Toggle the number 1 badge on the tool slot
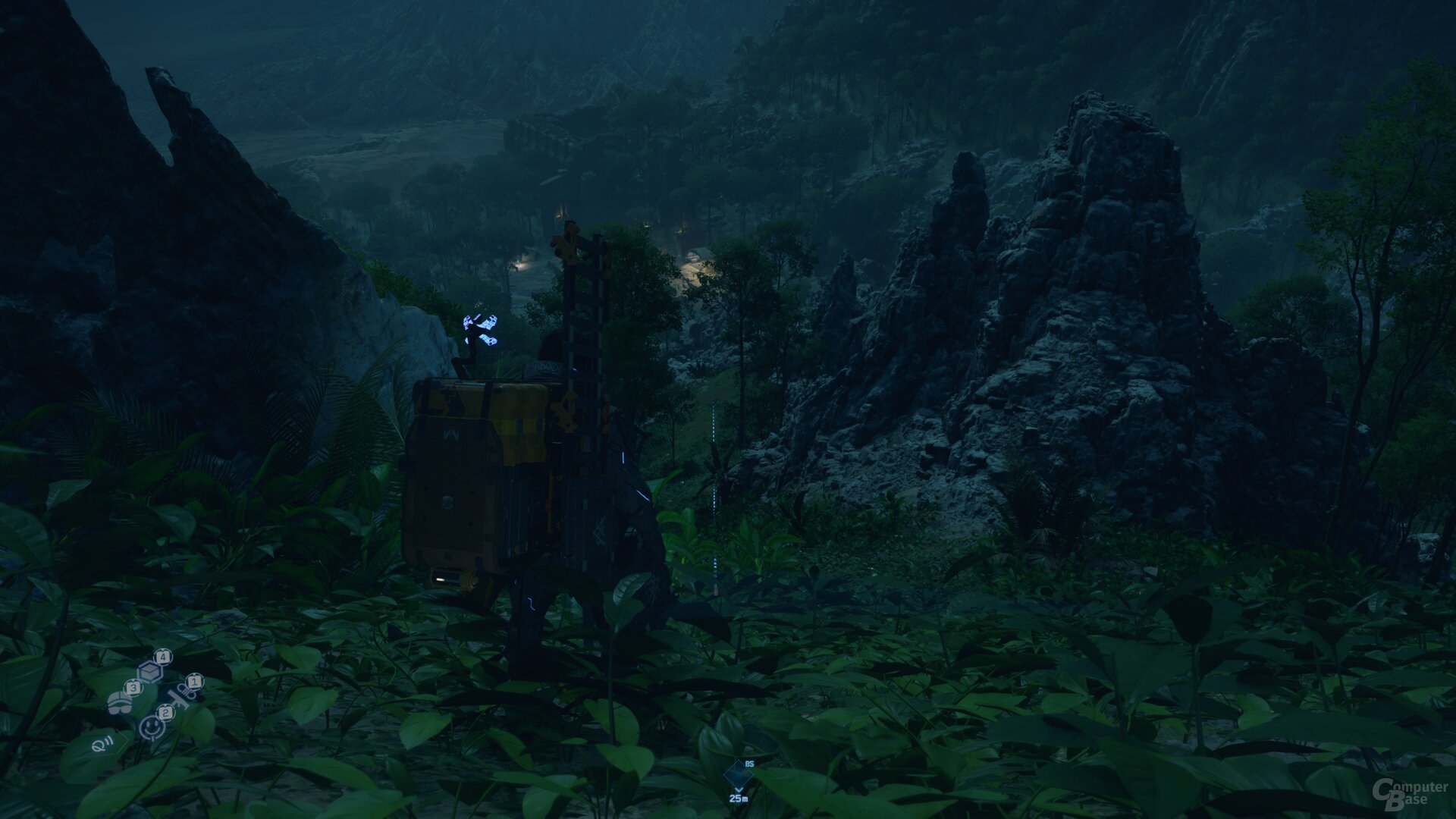This screenshot has height=819, width=1456. (195, 681)
